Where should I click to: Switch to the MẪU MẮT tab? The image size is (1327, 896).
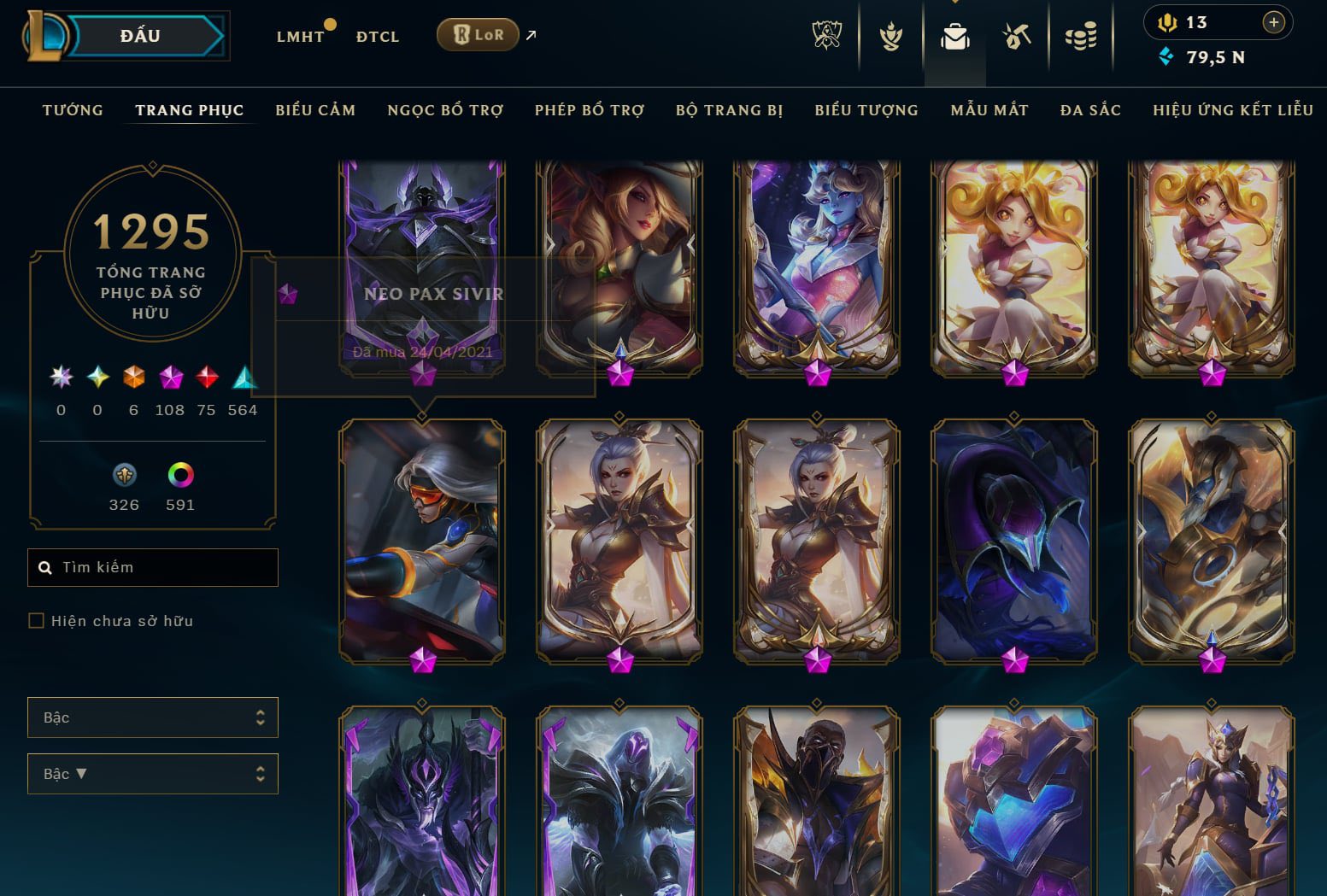(x=989, y=110)
